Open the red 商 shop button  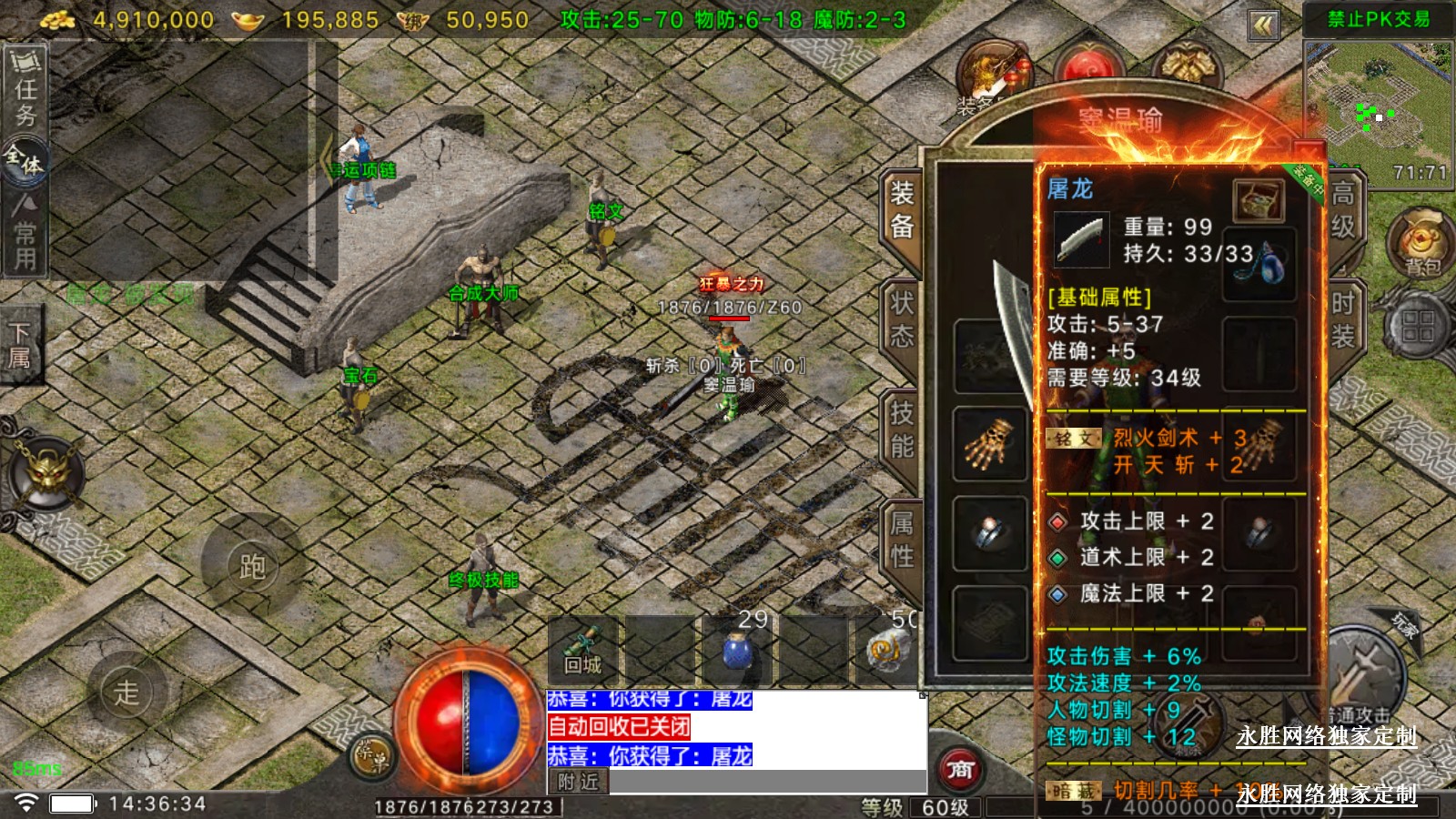pos(960,771)
